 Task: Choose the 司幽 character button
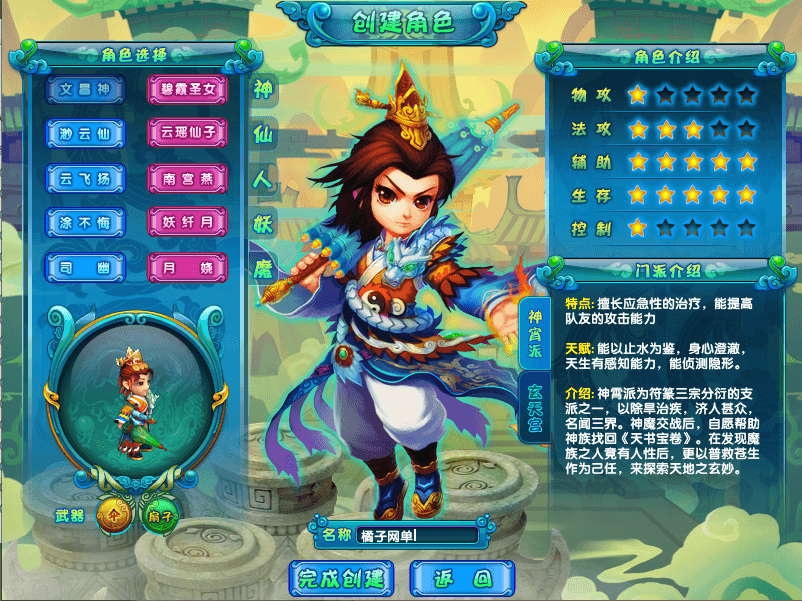(x=85, y=266)
